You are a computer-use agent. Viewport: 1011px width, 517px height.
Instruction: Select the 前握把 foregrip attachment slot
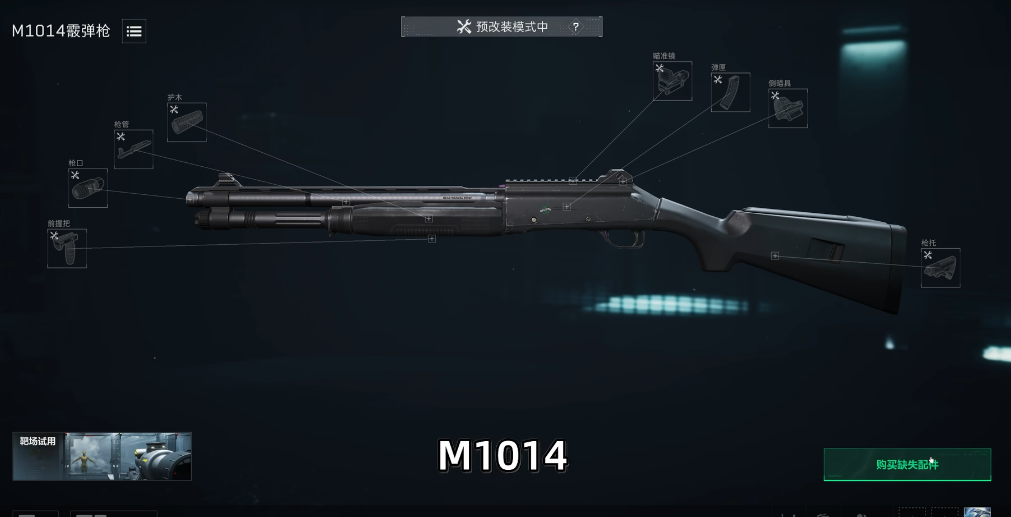point(67,248)
